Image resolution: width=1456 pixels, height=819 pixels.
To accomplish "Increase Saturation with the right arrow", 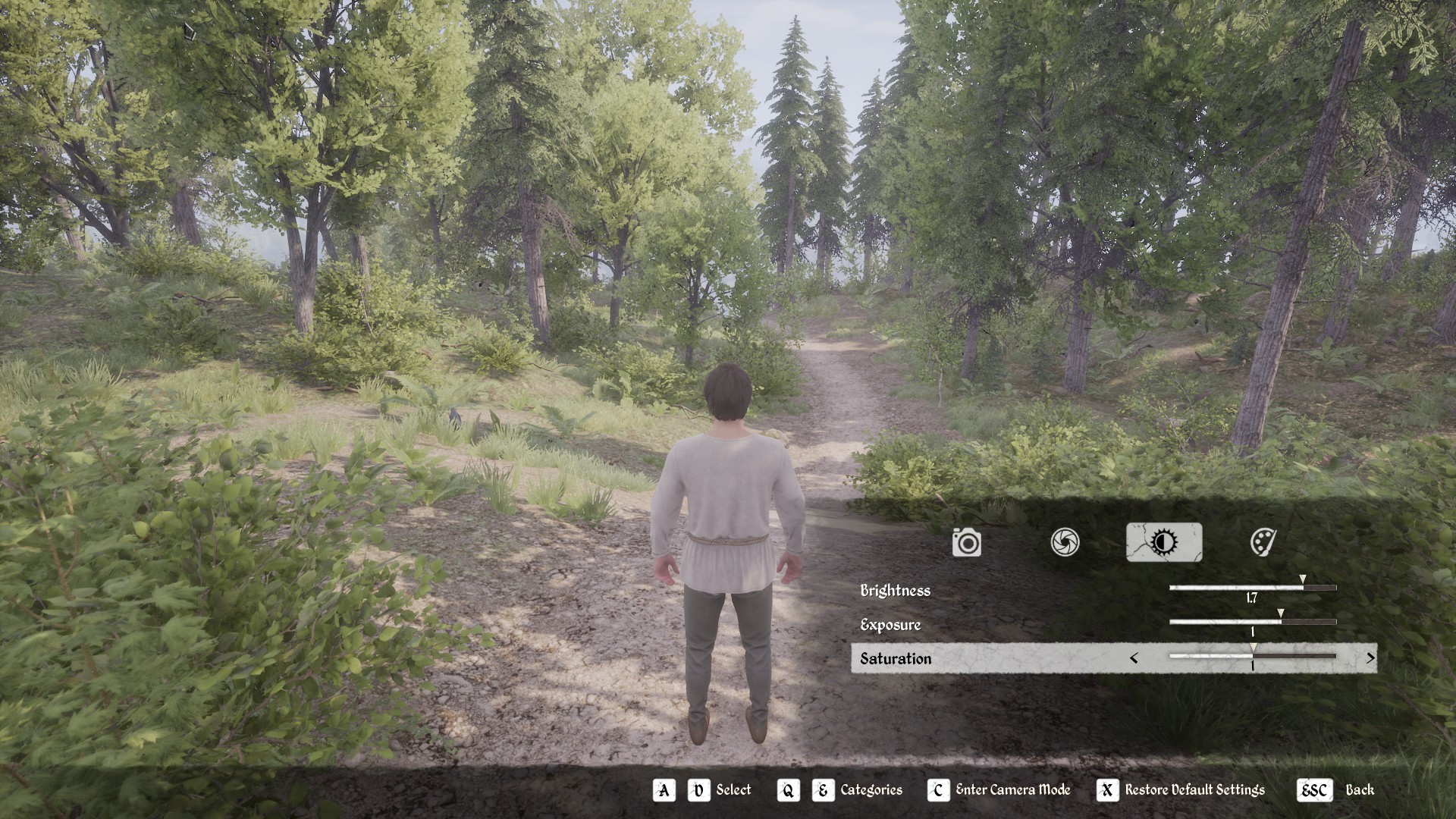I will (1370, 658).
